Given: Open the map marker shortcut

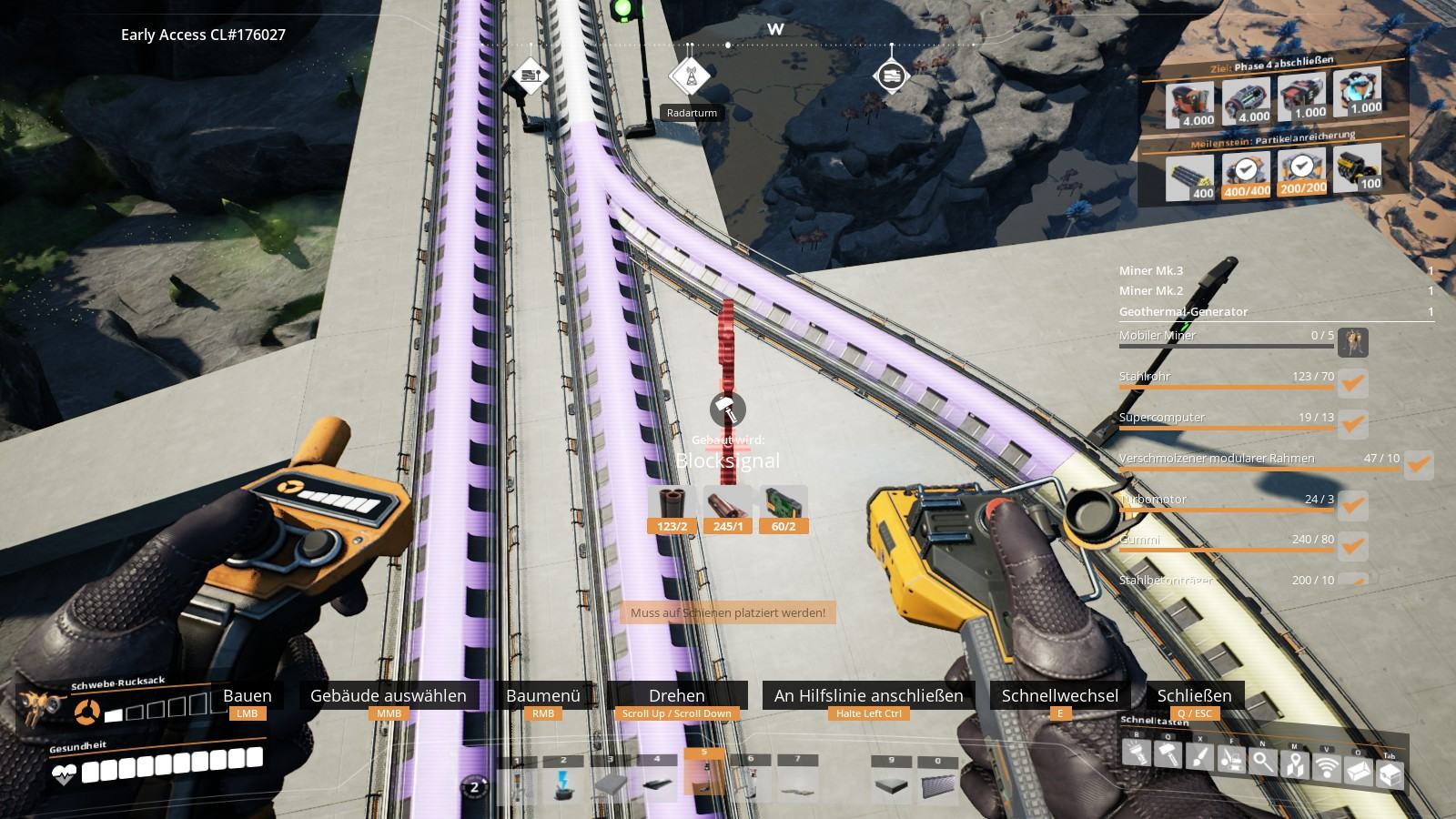Looking at the screenshot, I should pos(1295,765).
